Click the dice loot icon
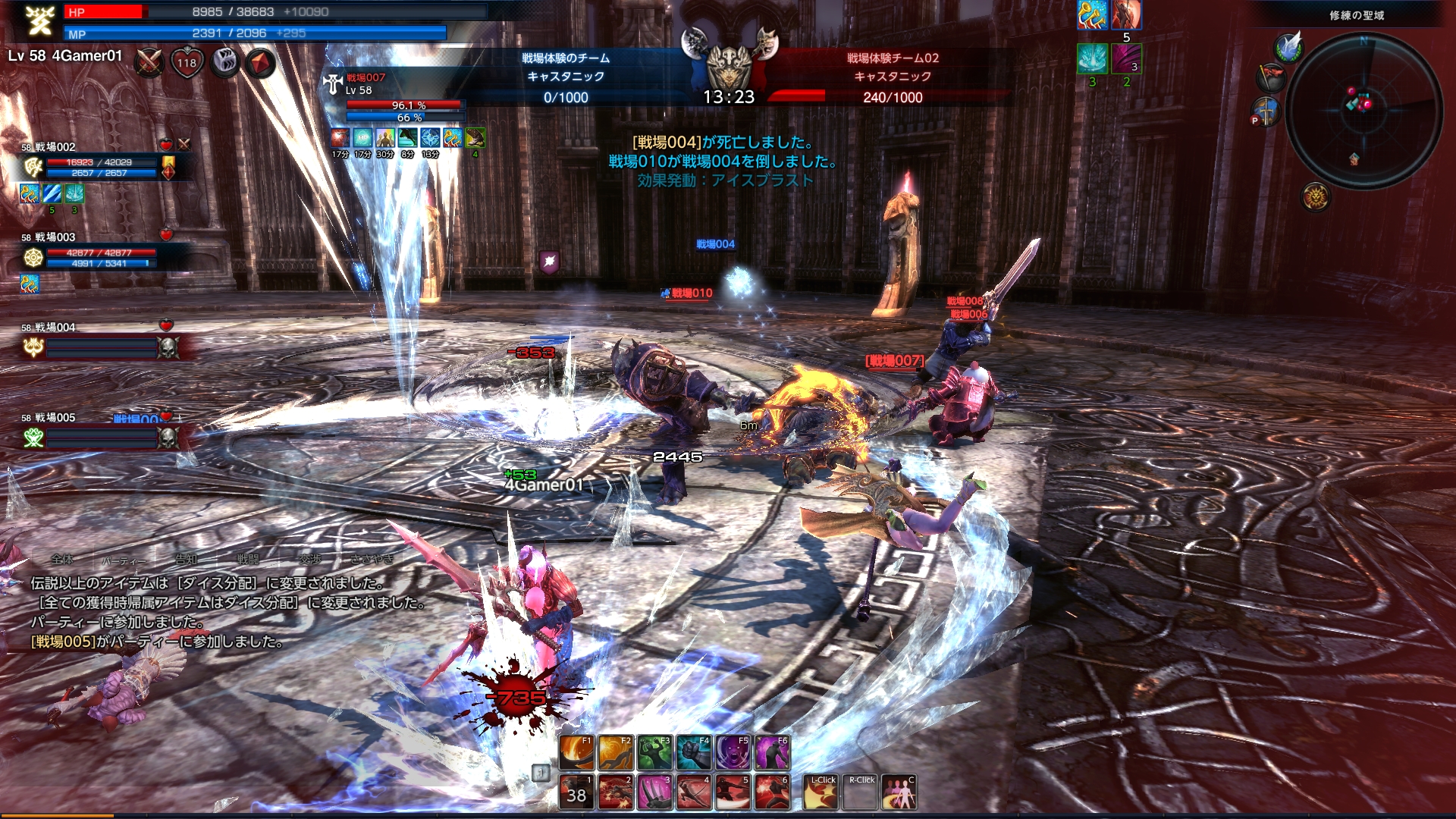The height and width of the screenshot is (819, 1456). pos(224,63)
